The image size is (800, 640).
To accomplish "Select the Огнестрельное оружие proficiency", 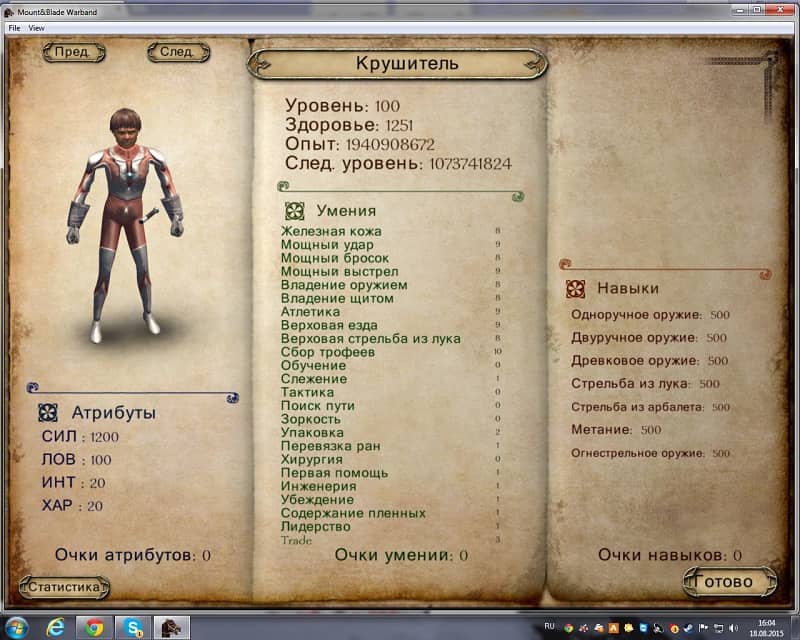I will (x=636, y=453).
